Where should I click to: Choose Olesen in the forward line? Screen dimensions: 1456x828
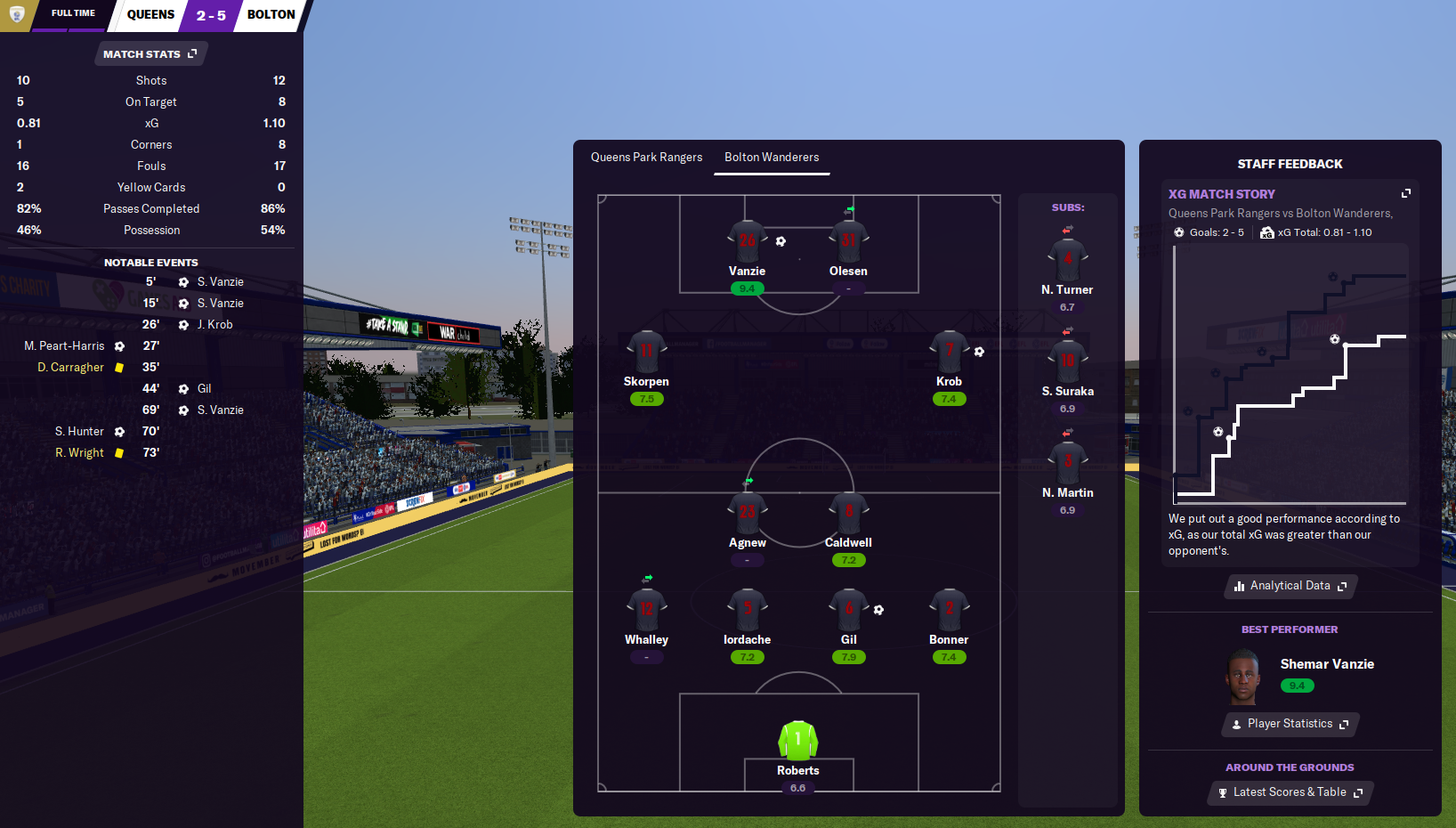[848, 242]
